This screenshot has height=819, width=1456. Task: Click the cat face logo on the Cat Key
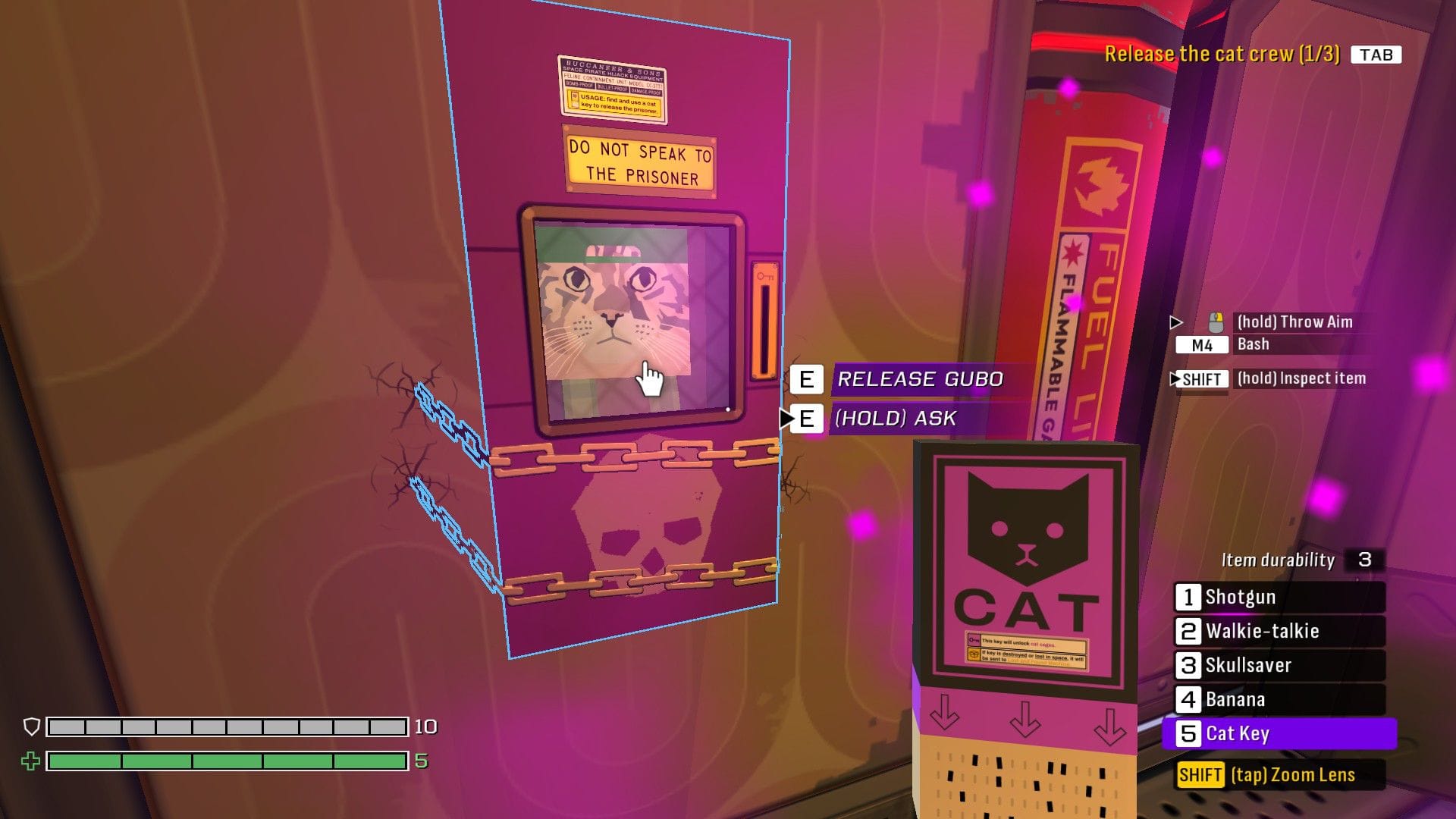point(1028,528)
